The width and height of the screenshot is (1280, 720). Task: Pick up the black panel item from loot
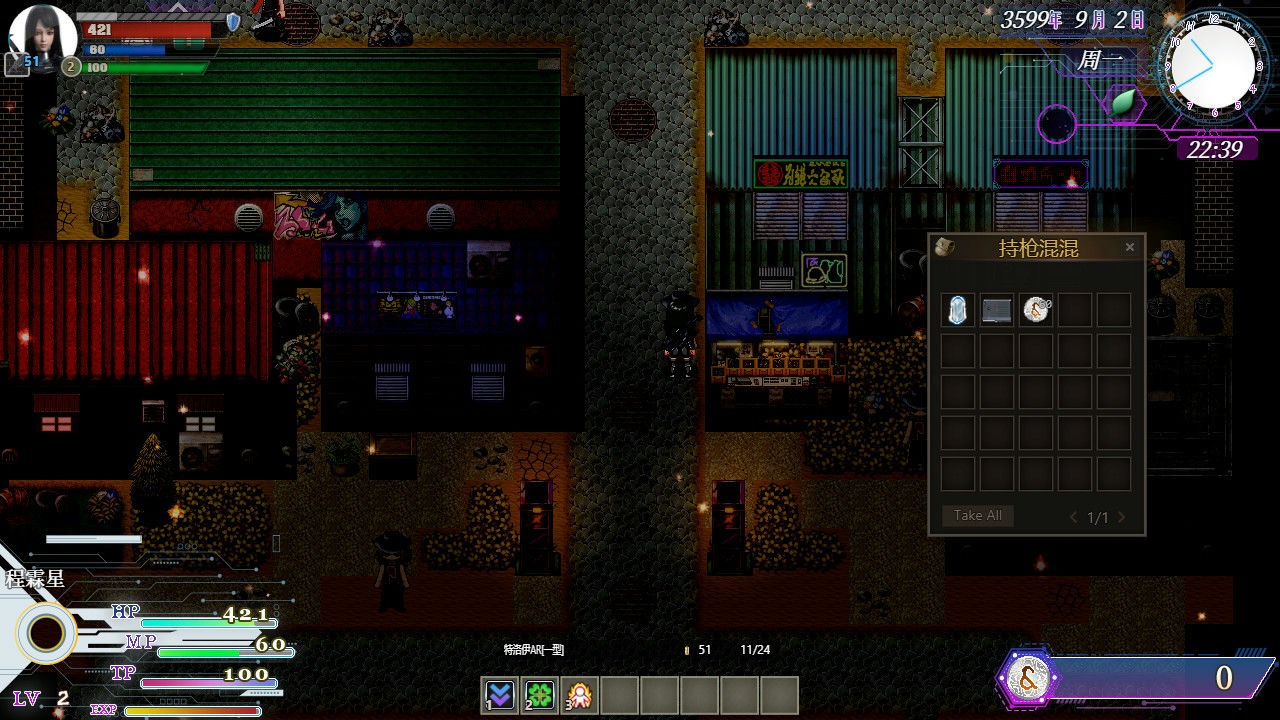[996, 310]
